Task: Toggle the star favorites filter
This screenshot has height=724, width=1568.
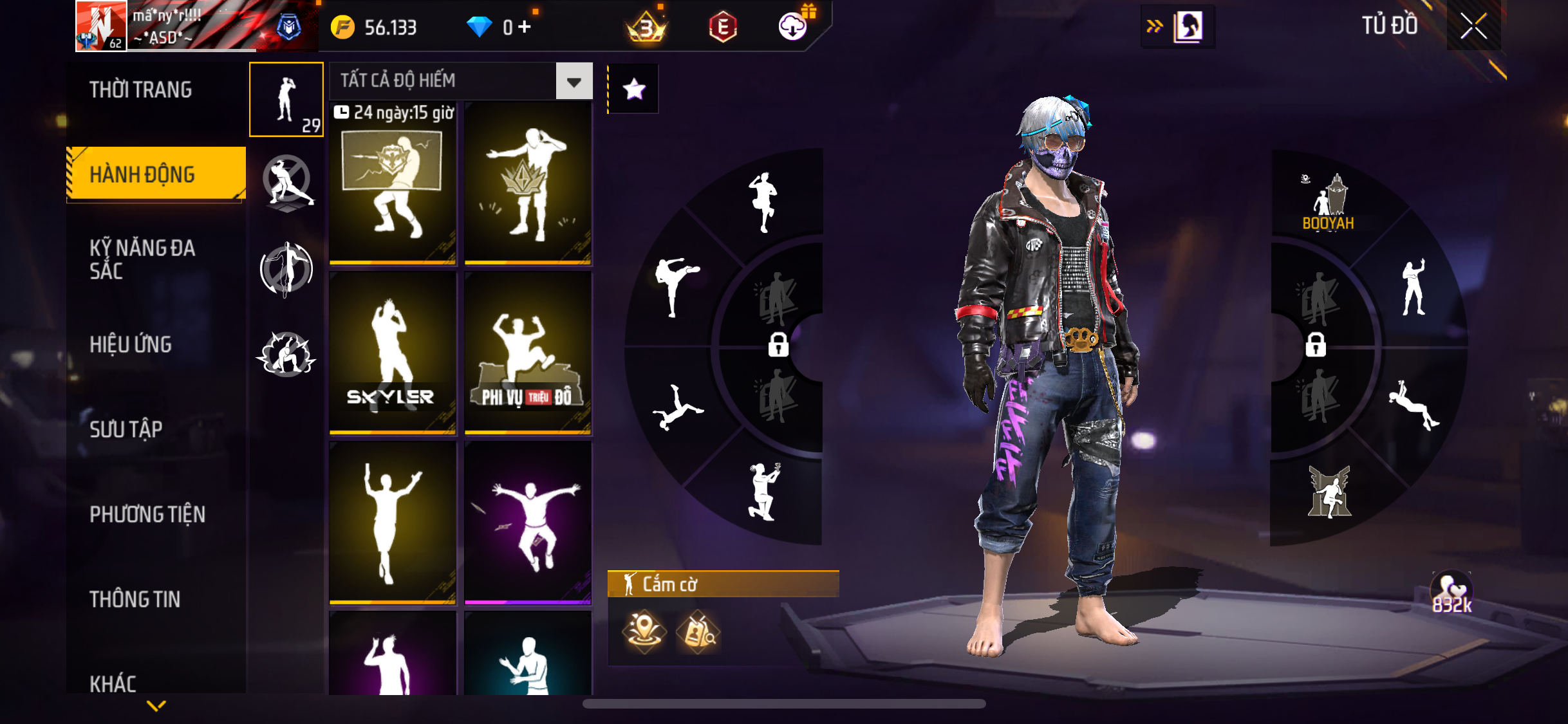Action: (634, 89)
